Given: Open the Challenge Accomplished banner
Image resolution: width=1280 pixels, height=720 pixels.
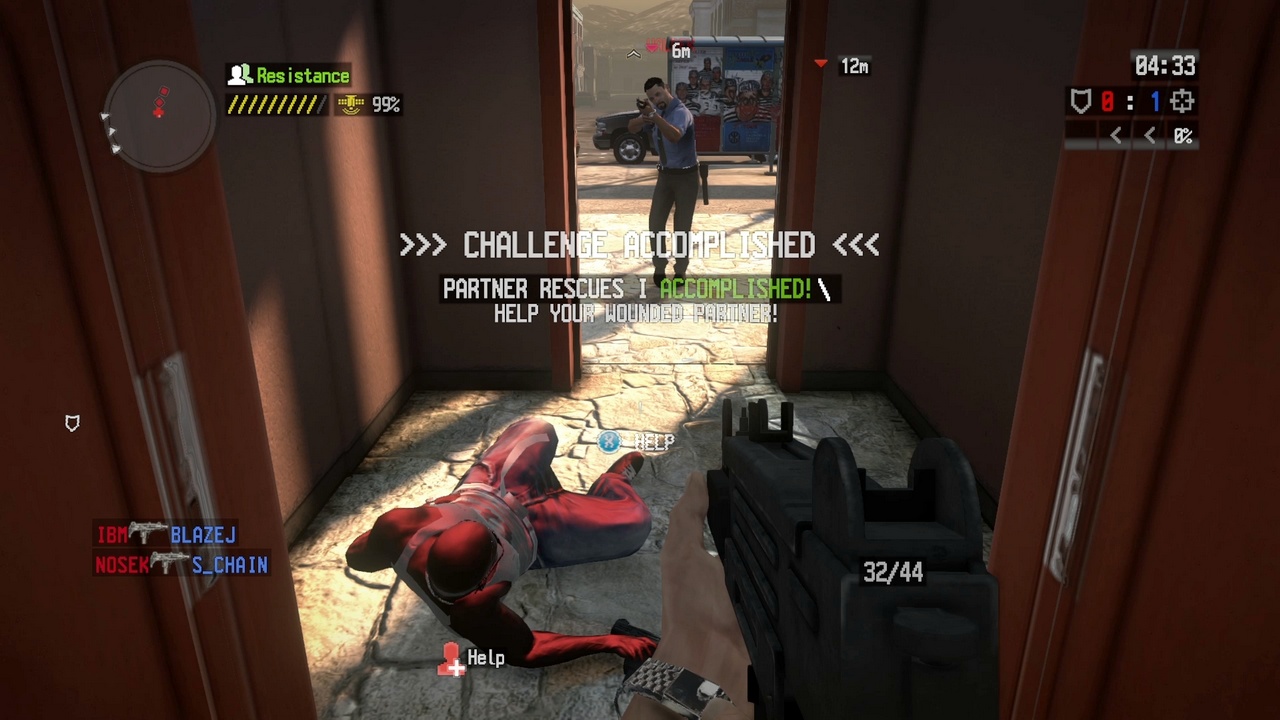Looking at the screenshot, I should [640, 245].
